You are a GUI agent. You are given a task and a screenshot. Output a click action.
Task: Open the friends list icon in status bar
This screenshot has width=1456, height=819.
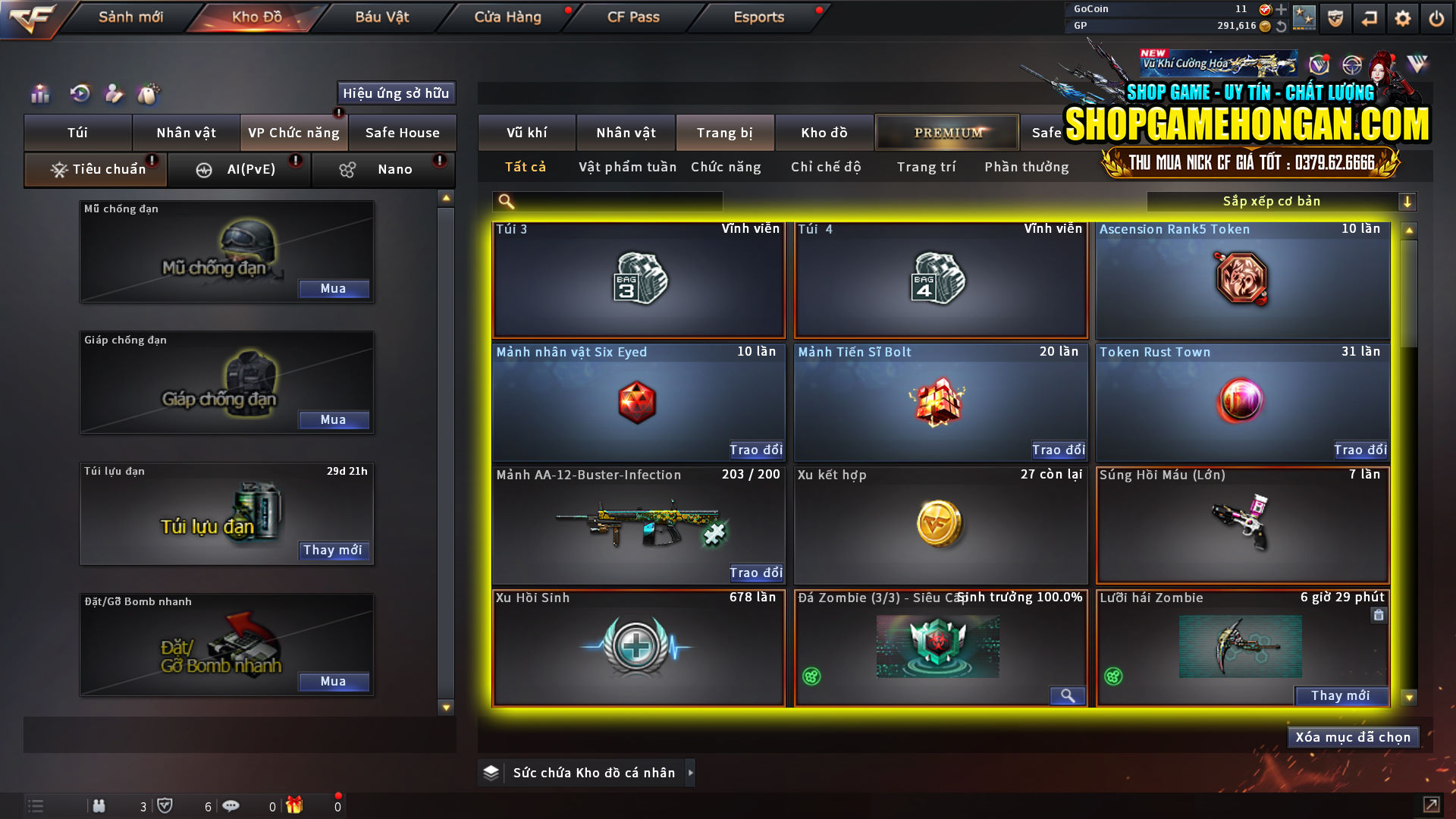tap(99, 806)
